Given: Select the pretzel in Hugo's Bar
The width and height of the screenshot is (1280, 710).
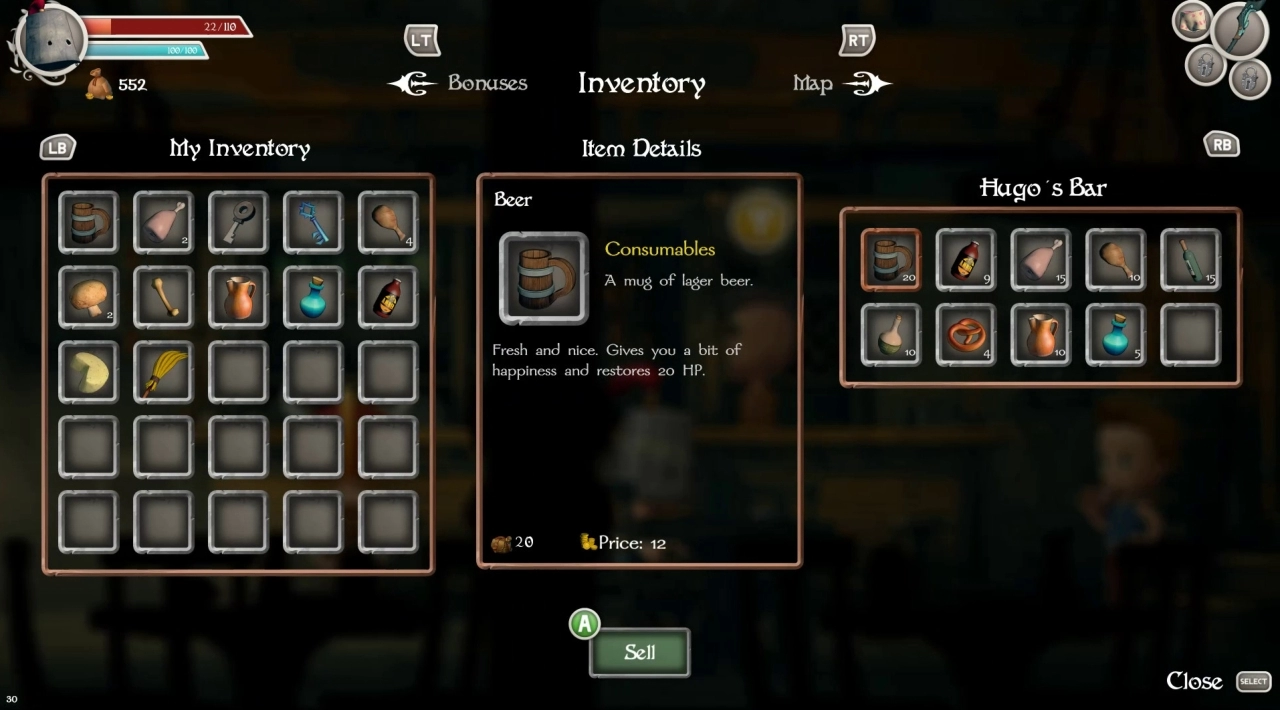Looking at the screenshot, I should tap(965, 335).
